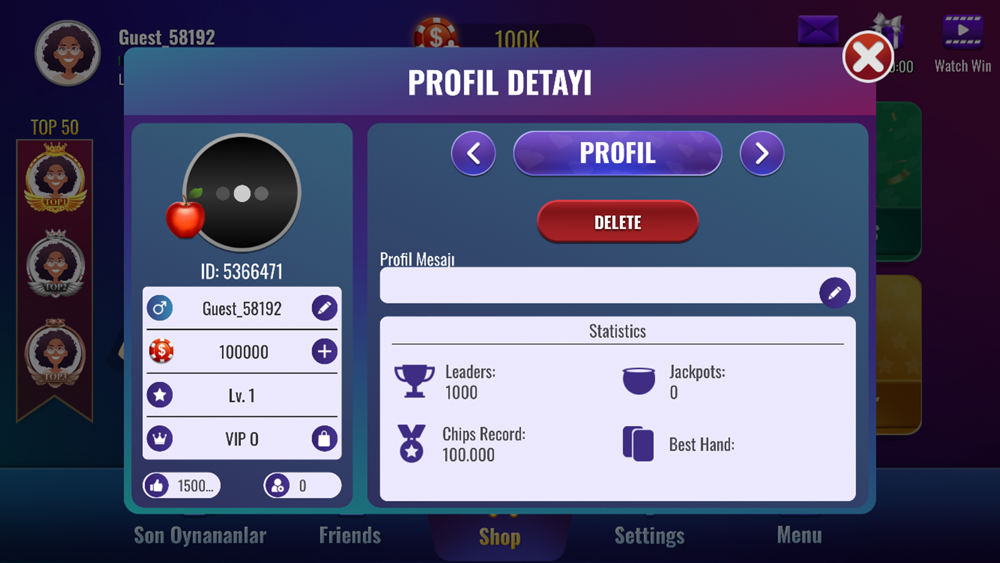1000x563 pixels.
Task: Go to the next profile section arrow
Action: pyautogui.click(x=762, y=153)
